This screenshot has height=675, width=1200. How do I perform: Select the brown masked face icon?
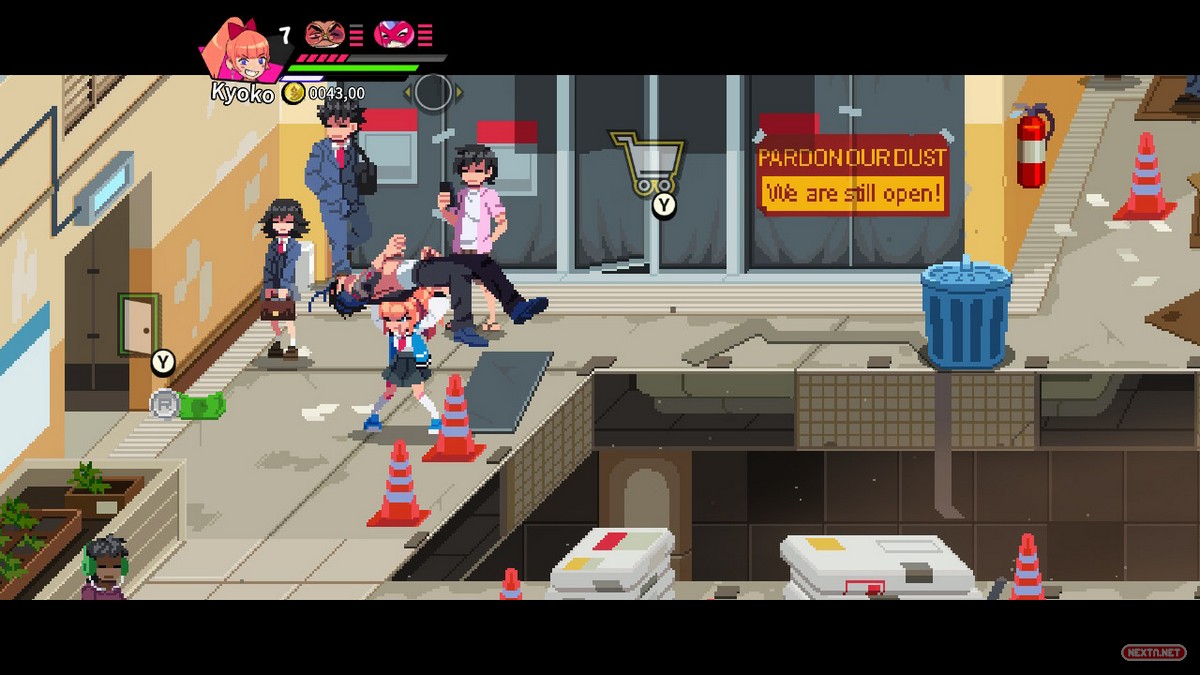coord(323,35)
